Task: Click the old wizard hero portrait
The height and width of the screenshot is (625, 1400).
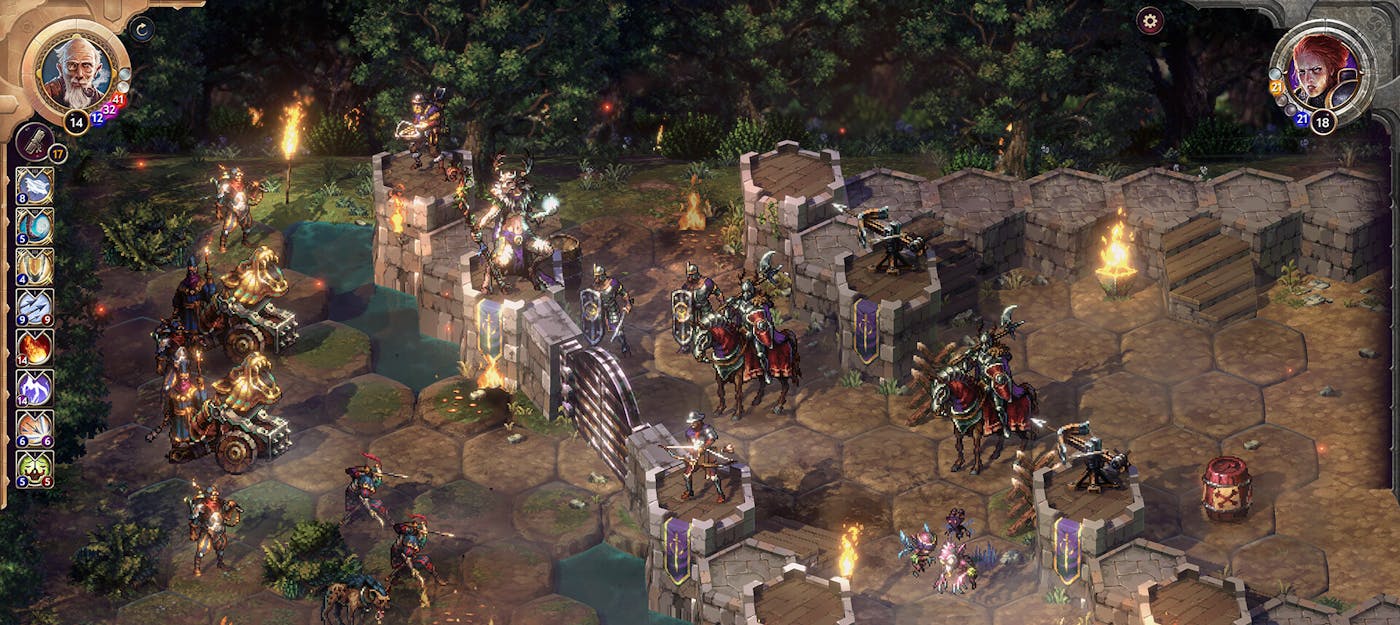Action: point(75,68)
